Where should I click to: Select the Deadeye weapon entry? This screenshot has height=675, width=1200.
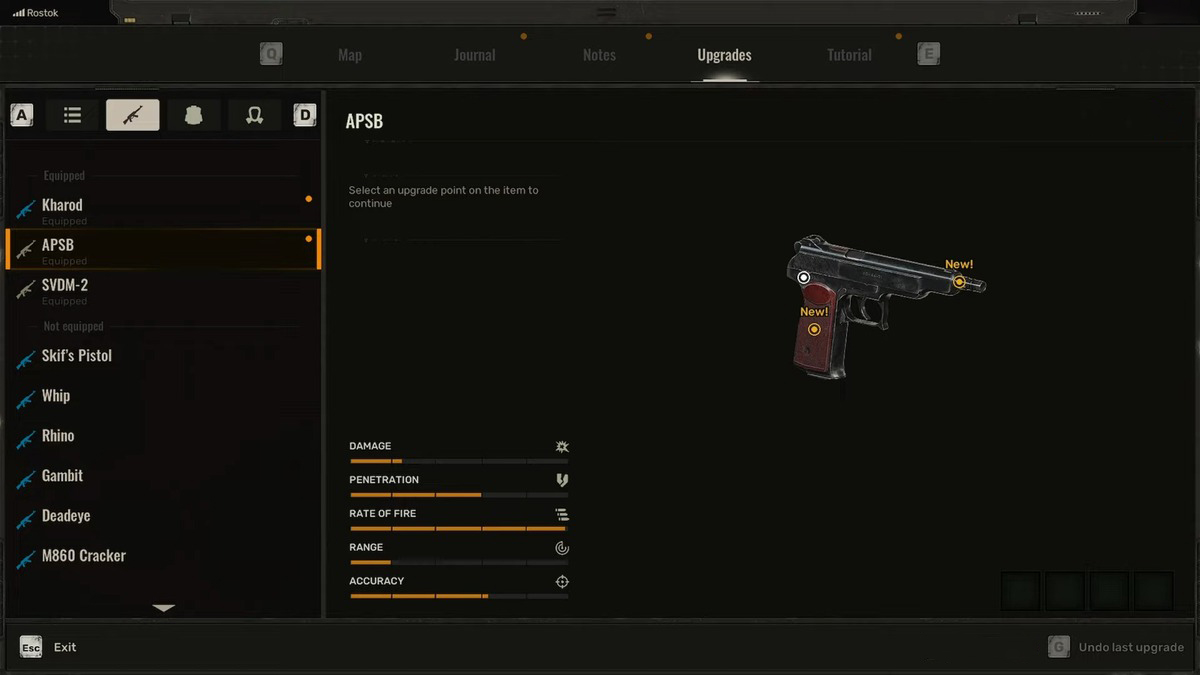coord(66,516)
